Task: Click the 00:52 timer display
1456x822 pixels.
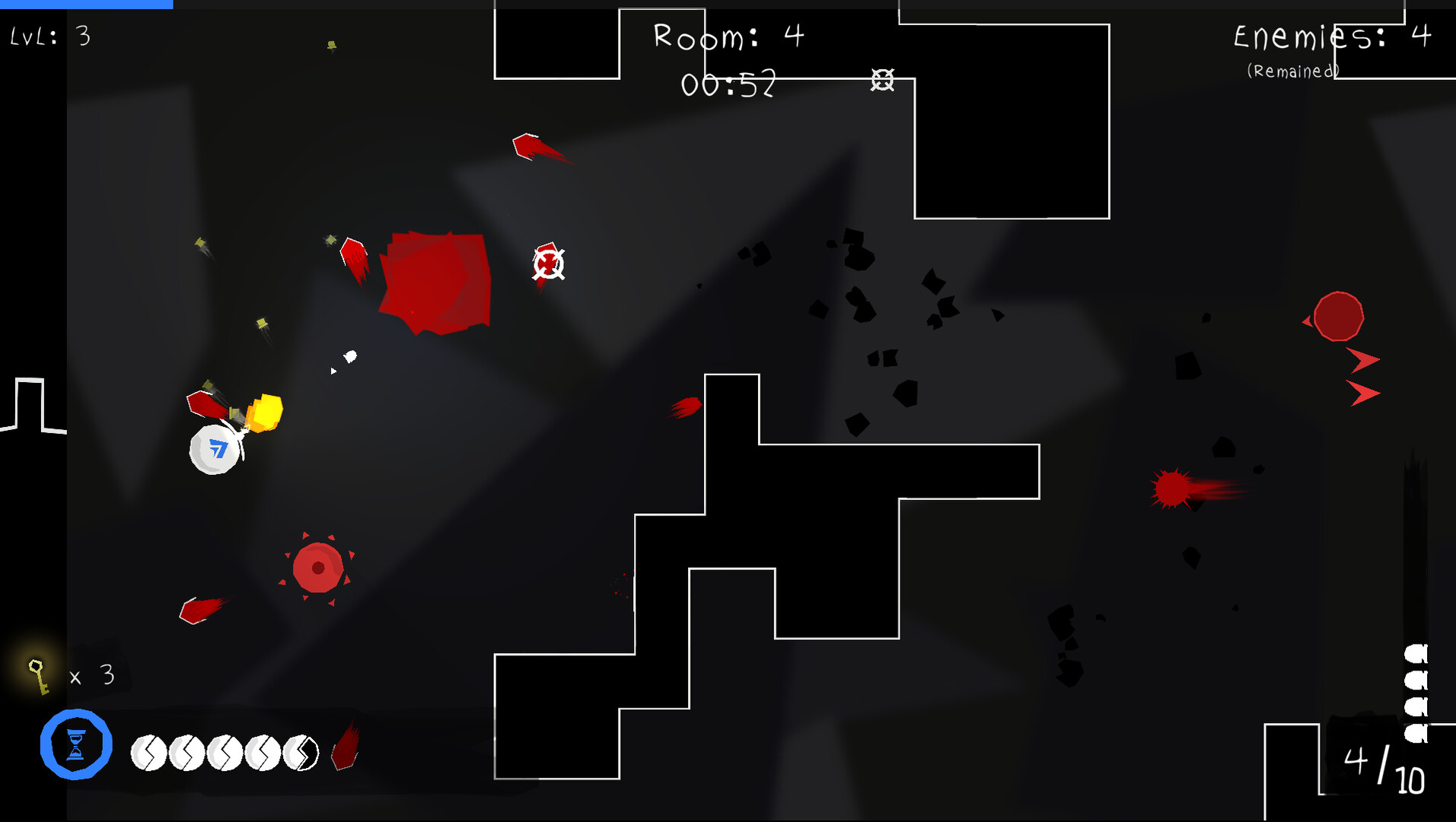Action: [728, 85]
